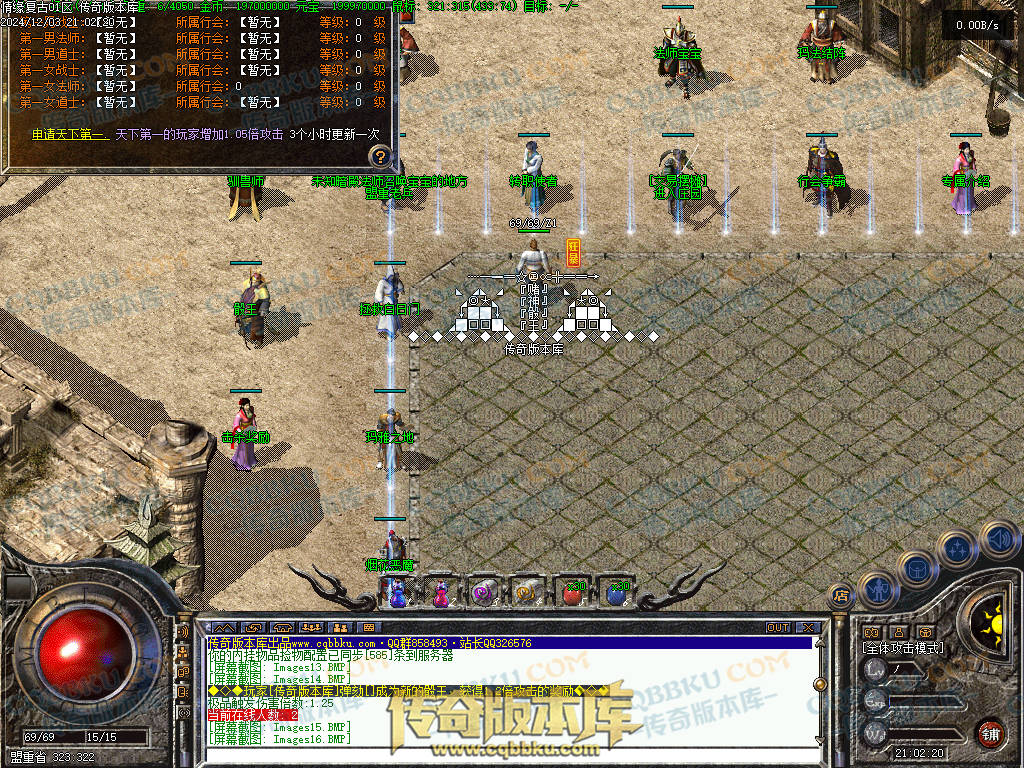The width and height of the screenshot is (1024, 768).
Task: Click the chat window OUT button
Action: (x=778, y=628)
